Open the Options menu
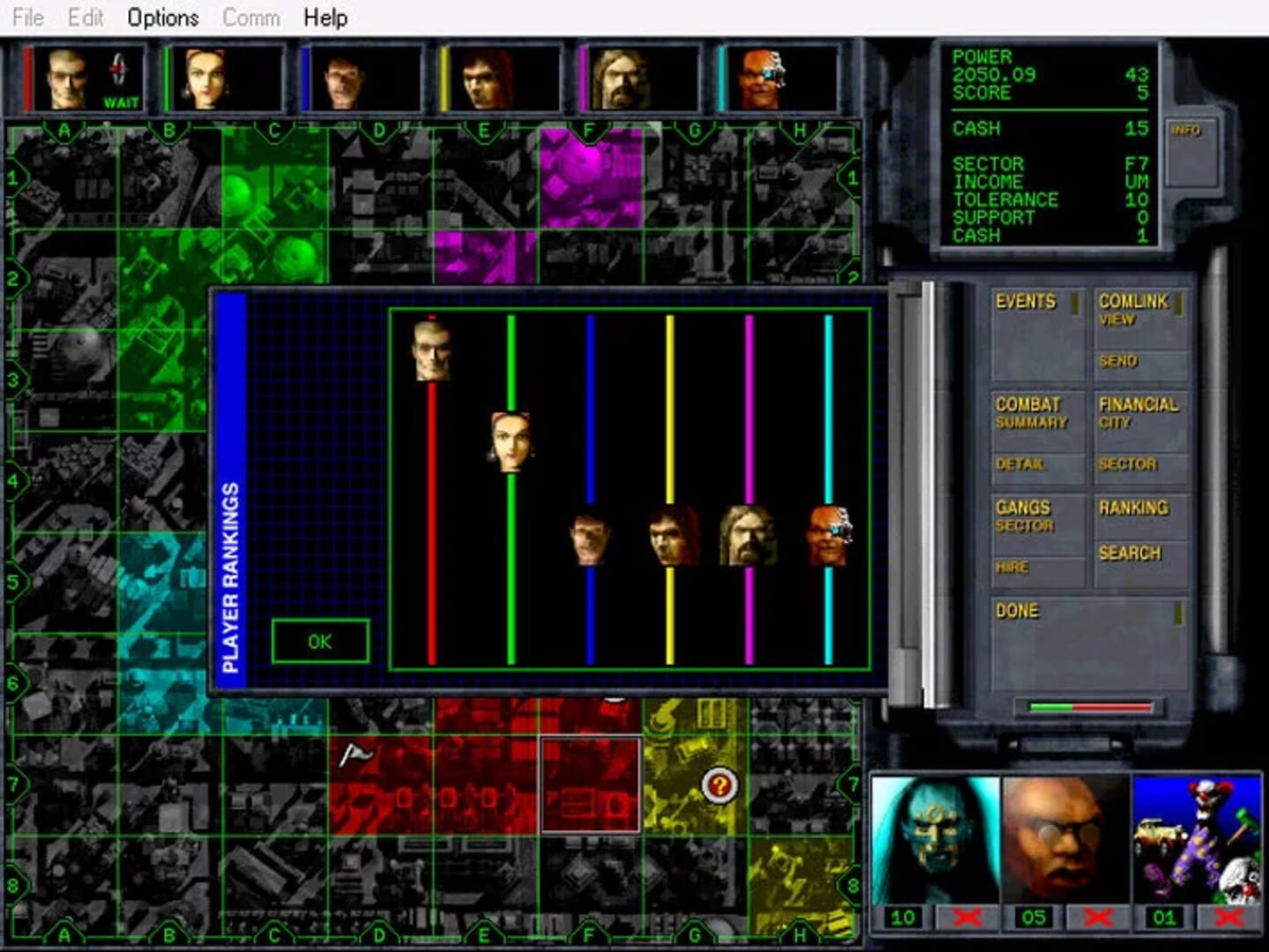The image size is (1269, 952). (x=162, y=18)
